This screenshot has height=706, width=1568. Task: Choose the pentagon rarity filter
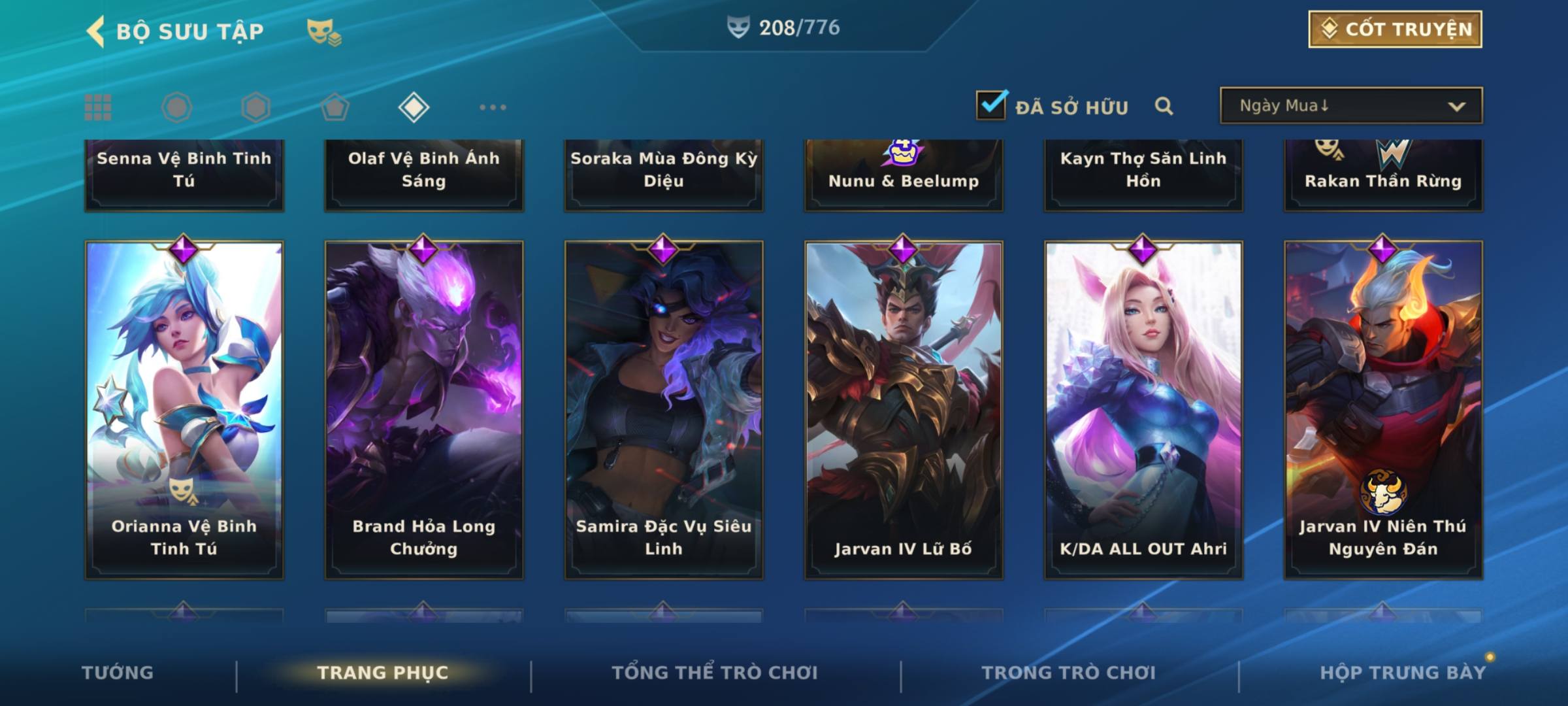coord(335,107)
